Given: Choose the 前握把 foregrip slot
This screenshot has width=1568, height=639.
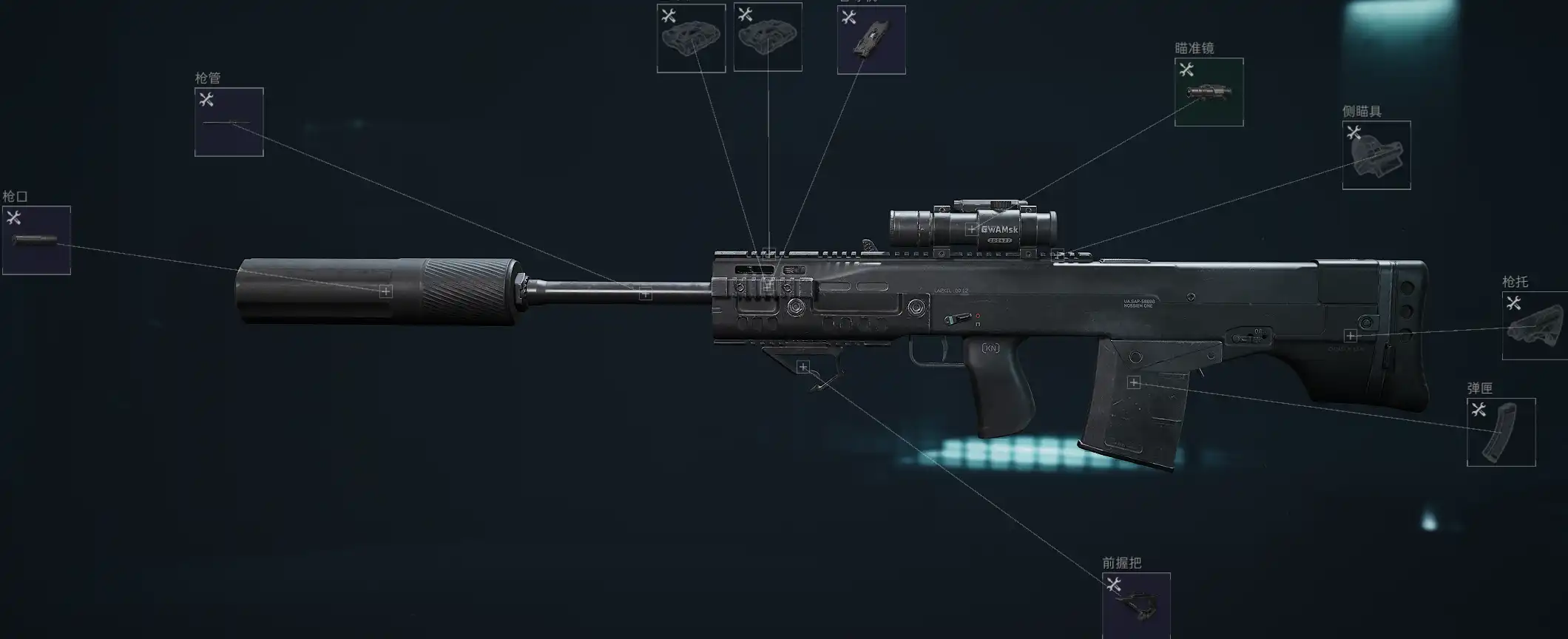Looking at the screenshot, I should point(1135,605).
